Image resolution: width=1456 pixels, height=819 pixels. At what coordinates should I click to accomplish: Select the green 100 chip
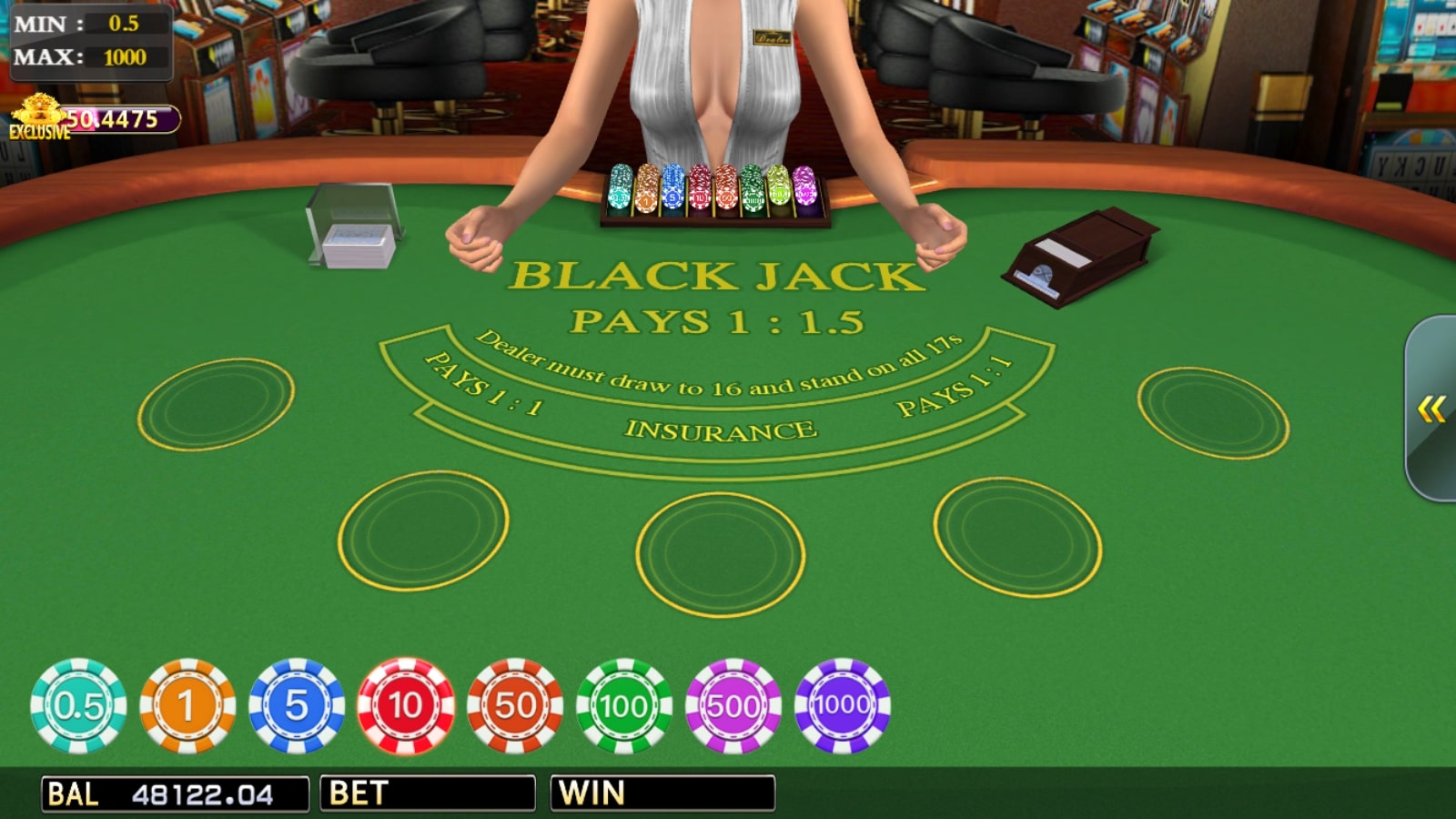[623, 705]
